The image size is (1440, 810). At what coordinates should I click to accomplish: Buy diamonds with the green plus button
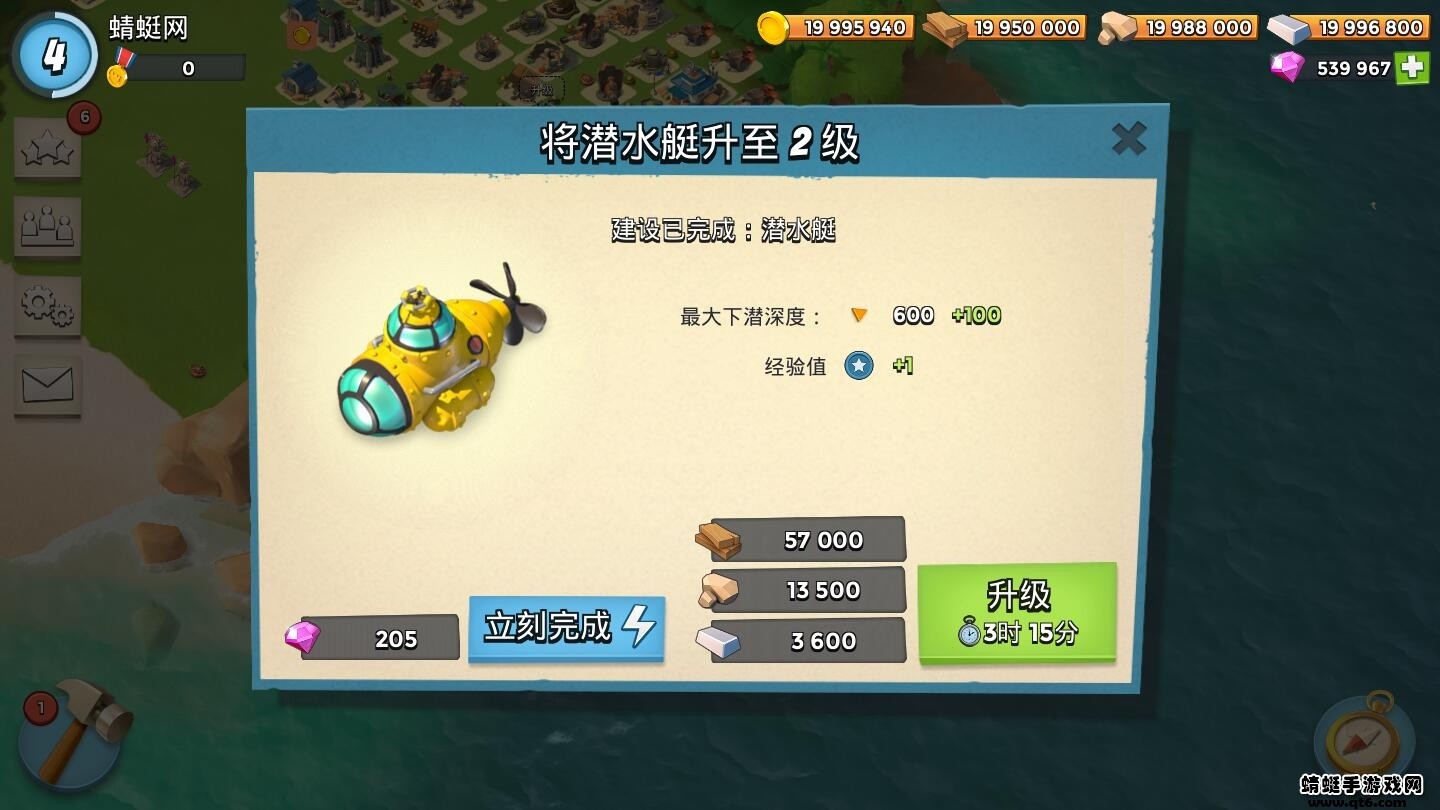pyautogui.click(x=1412, y=69)
